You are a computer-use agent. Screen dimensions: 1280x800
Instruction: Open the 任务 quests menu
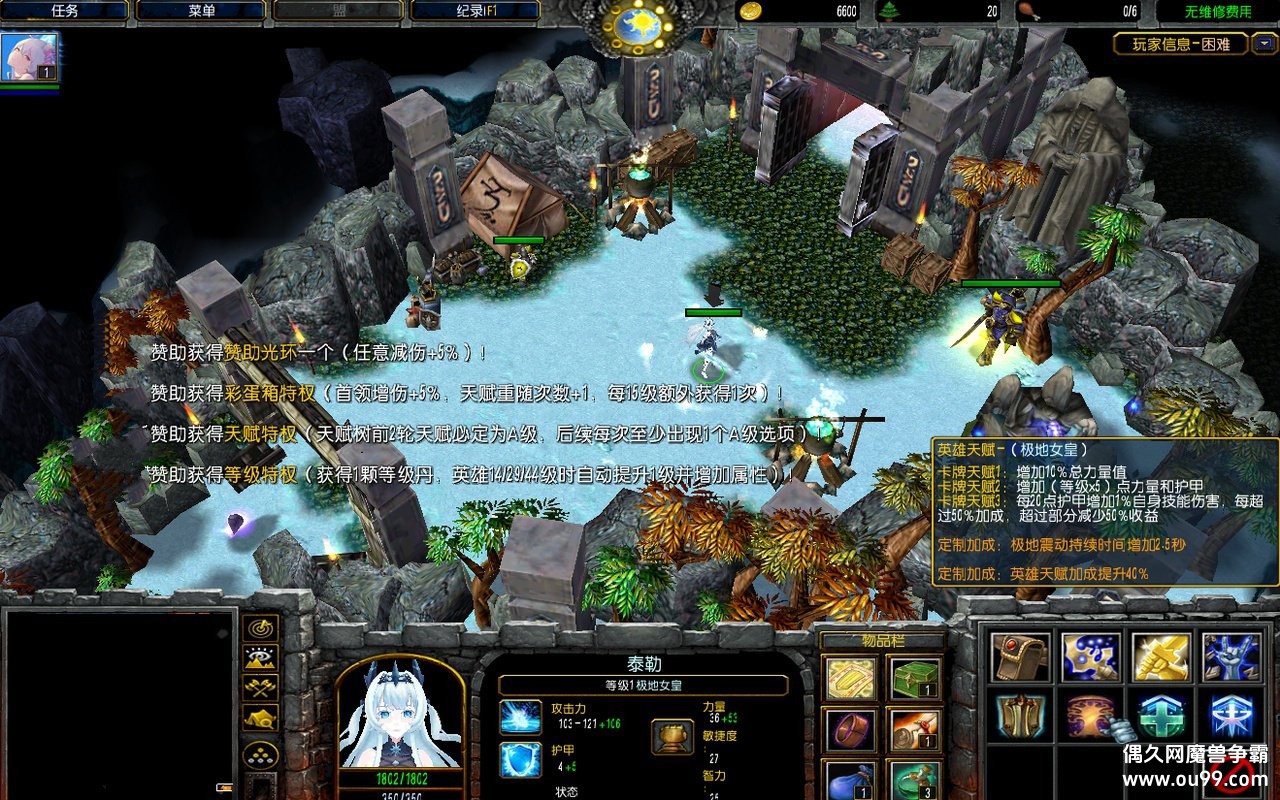tap(64, 11)
